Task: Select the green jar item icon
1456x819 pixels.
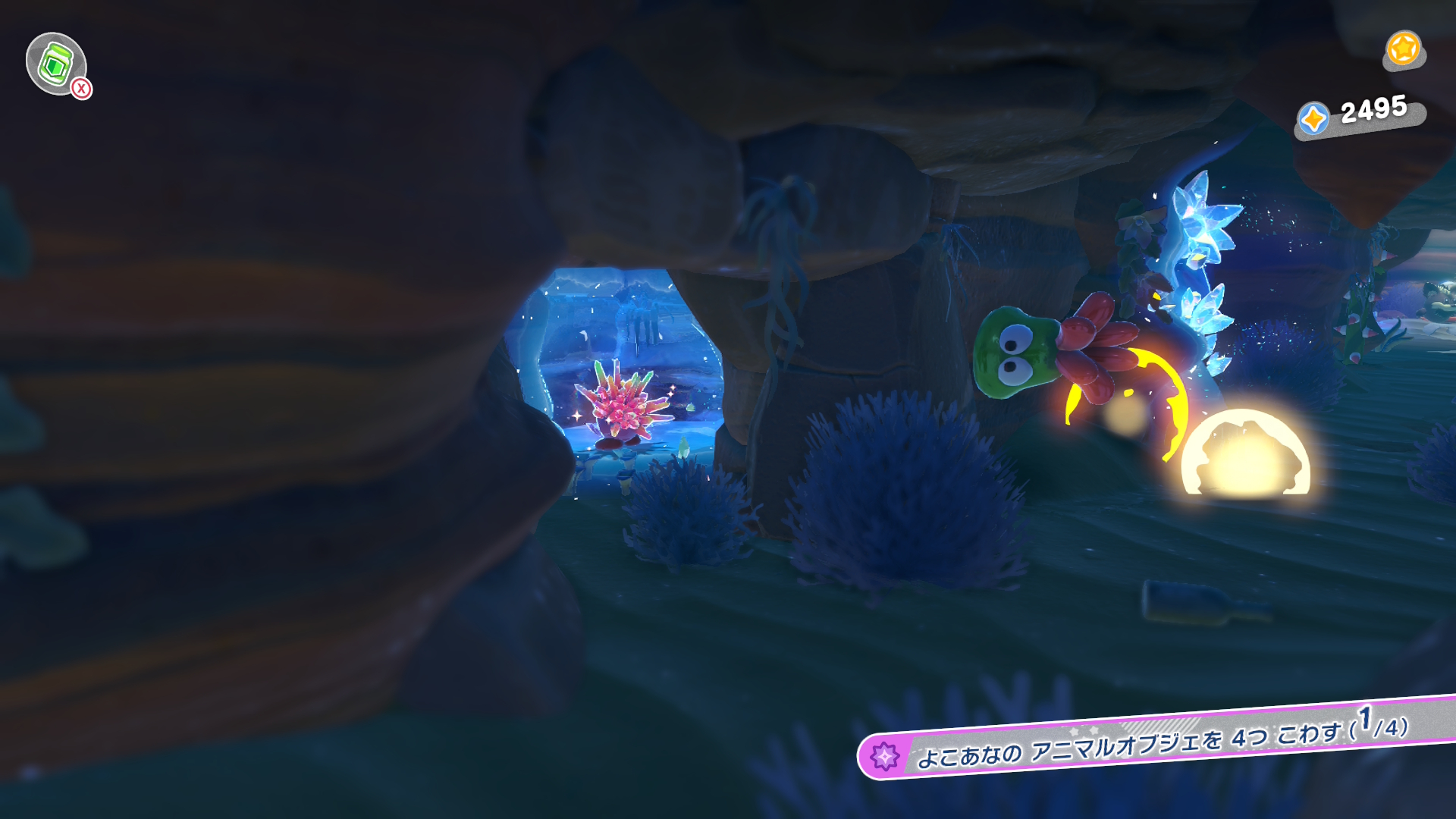Action: [55, 64]
